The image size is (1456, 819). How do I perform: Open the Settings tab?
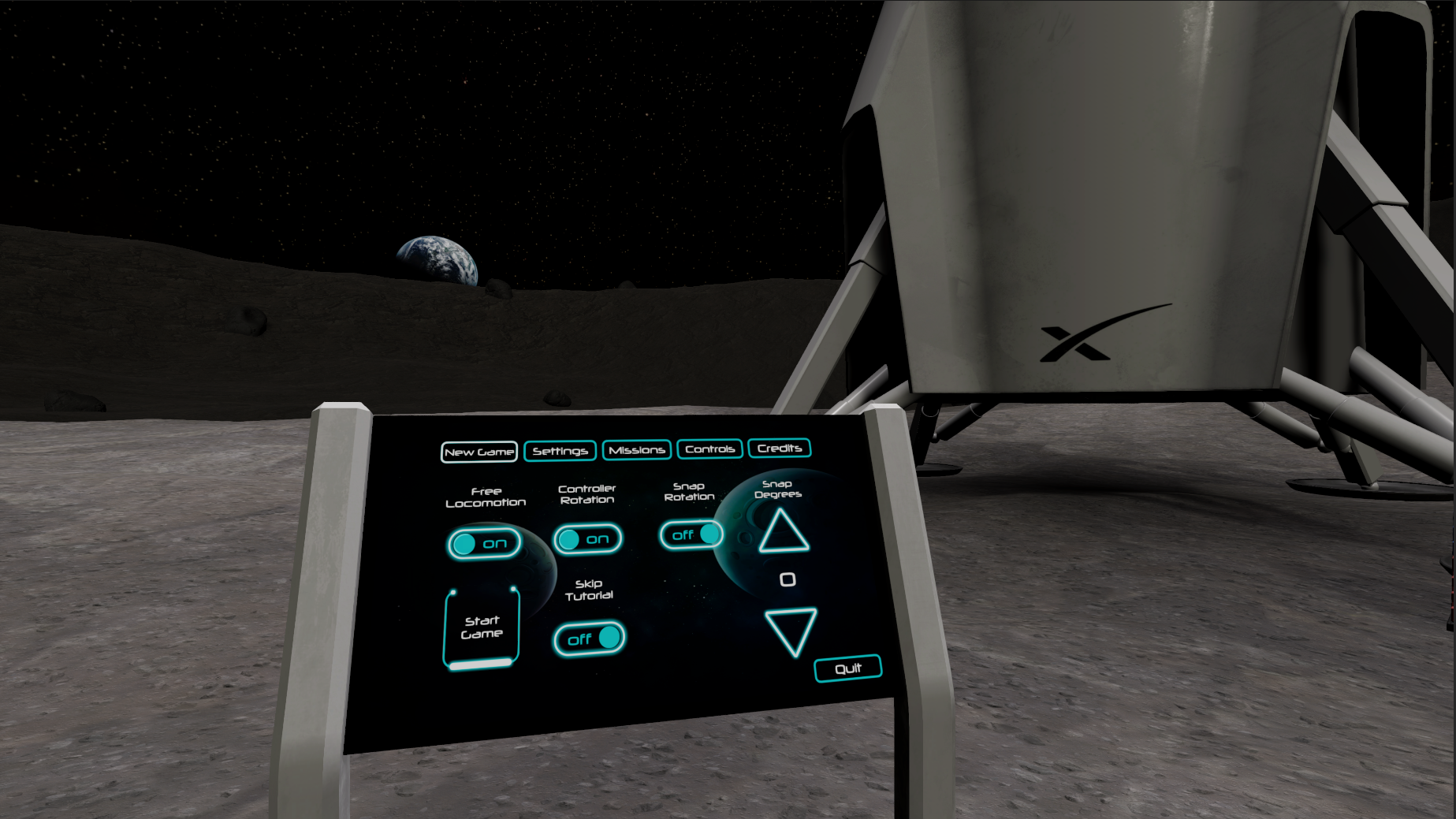[560, 450]
